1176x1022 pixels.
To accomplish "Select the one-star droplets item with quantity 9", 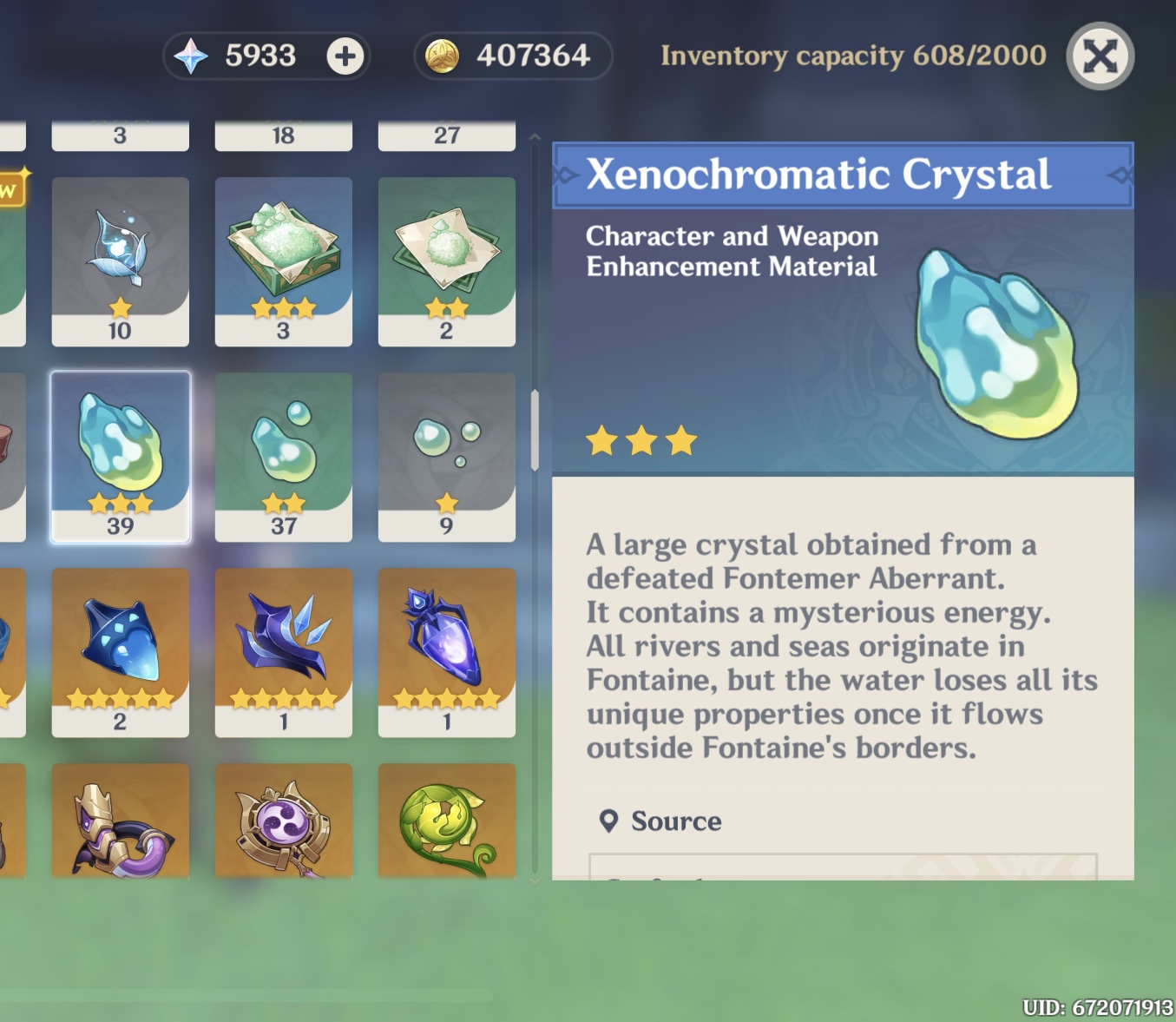I will click(447, 452).
